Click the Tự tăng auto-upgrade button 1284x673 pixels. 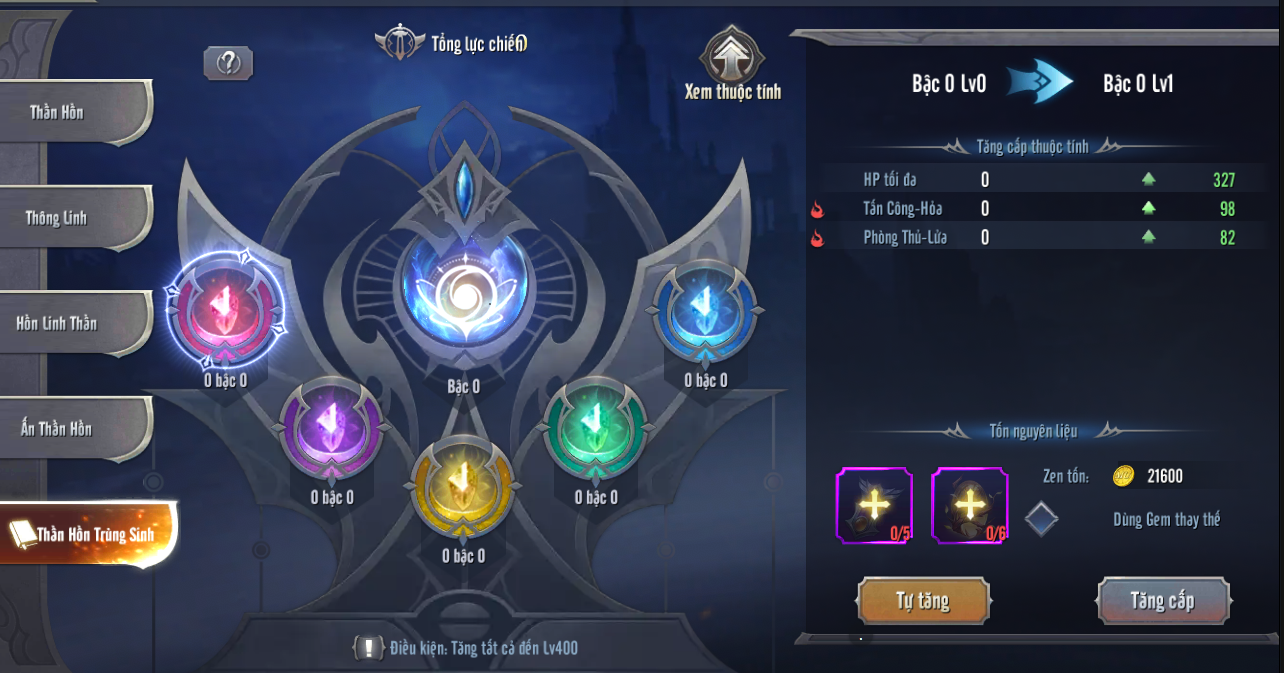click(923, 601)
